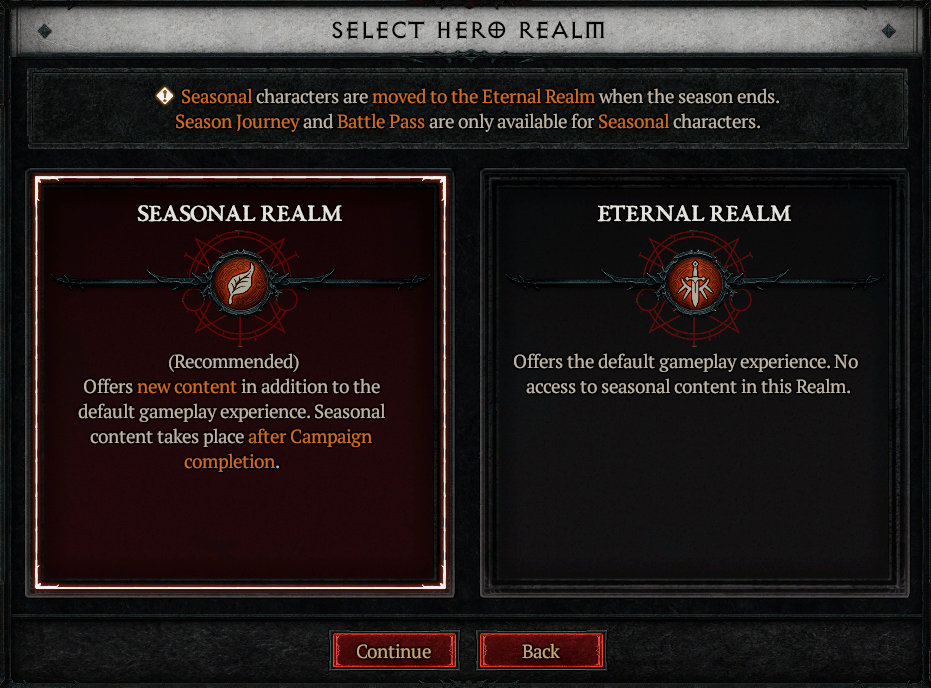The height and width of the screenshot is (688, 931).
Task: Go back using the Back button
Action: tap(541, 651)
